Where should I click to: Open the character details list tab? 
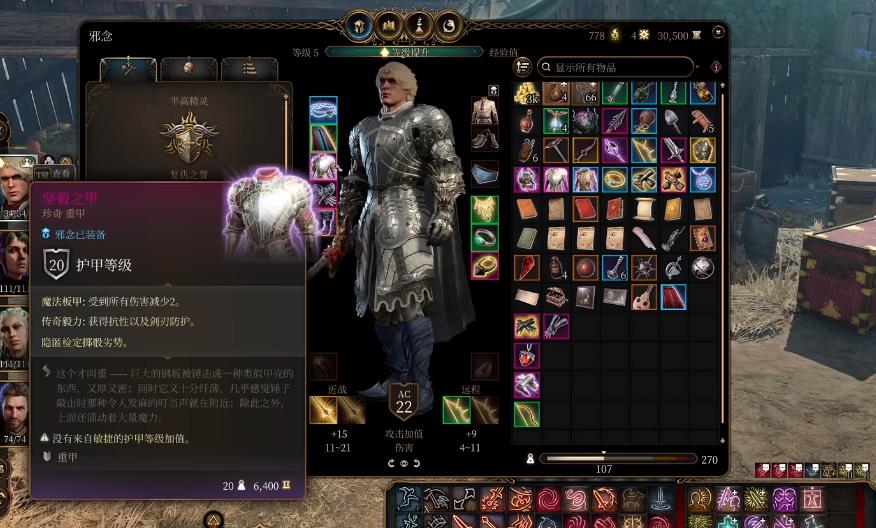(x=249, y=69)
